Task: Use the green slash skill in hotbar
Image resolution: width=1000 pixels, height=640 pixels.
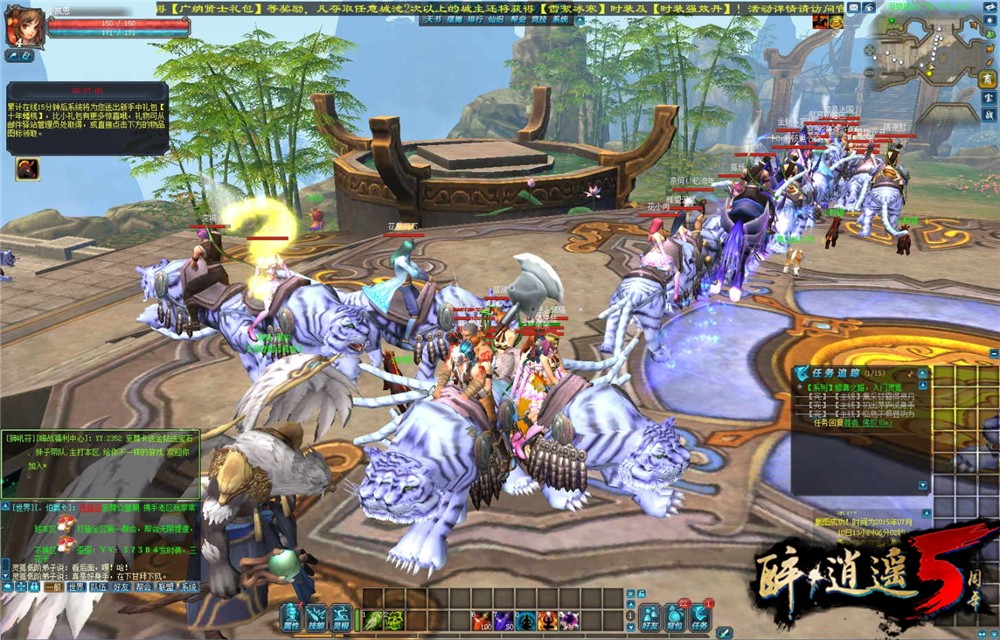Action: pos(372,621)
